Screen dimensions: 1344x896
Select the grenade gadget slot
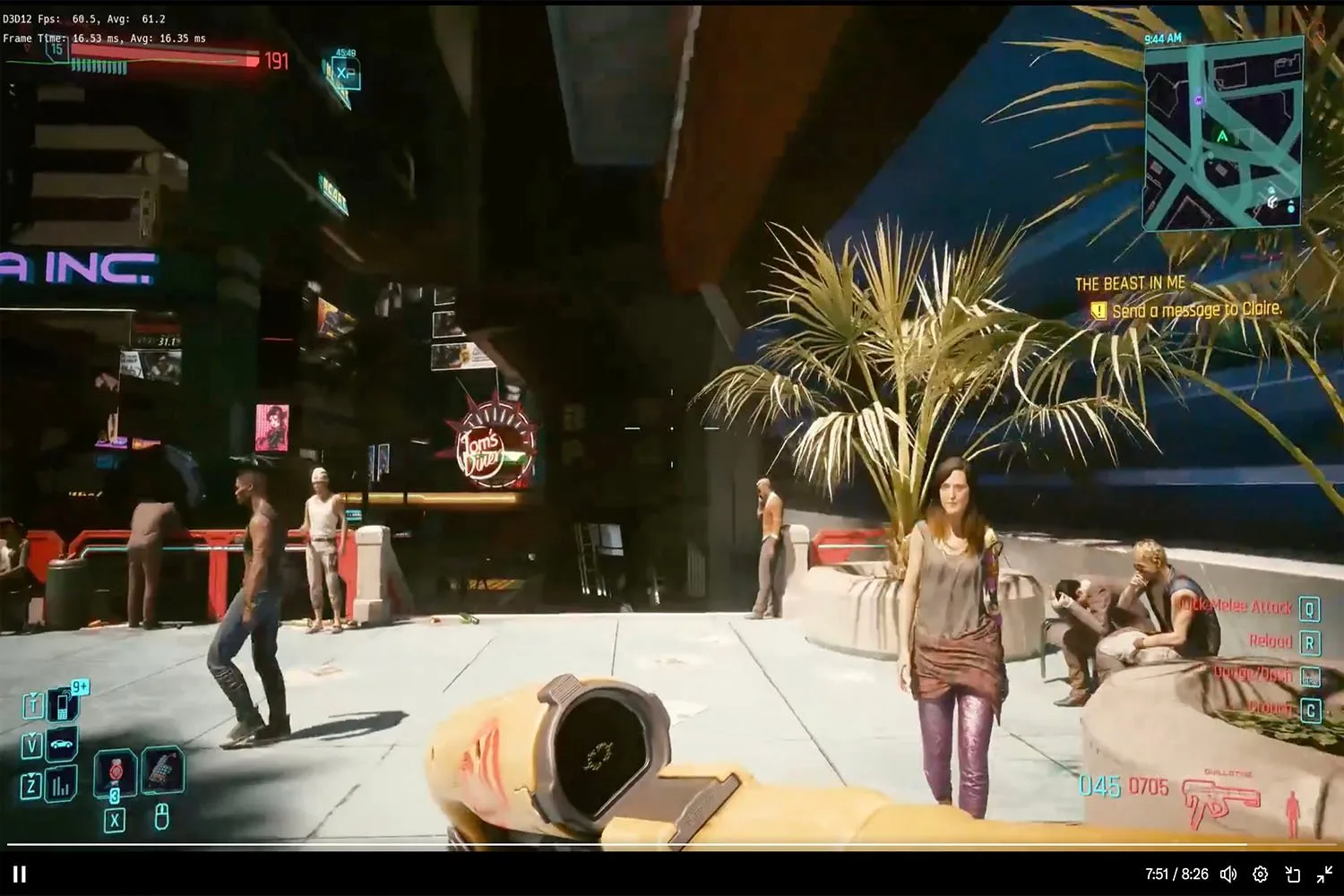(x=162, y=769)
